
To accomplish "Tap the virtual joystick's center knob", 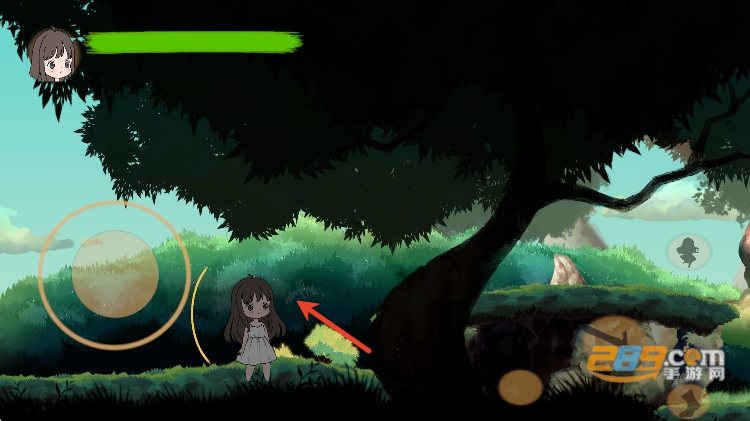I will point(115,274).
